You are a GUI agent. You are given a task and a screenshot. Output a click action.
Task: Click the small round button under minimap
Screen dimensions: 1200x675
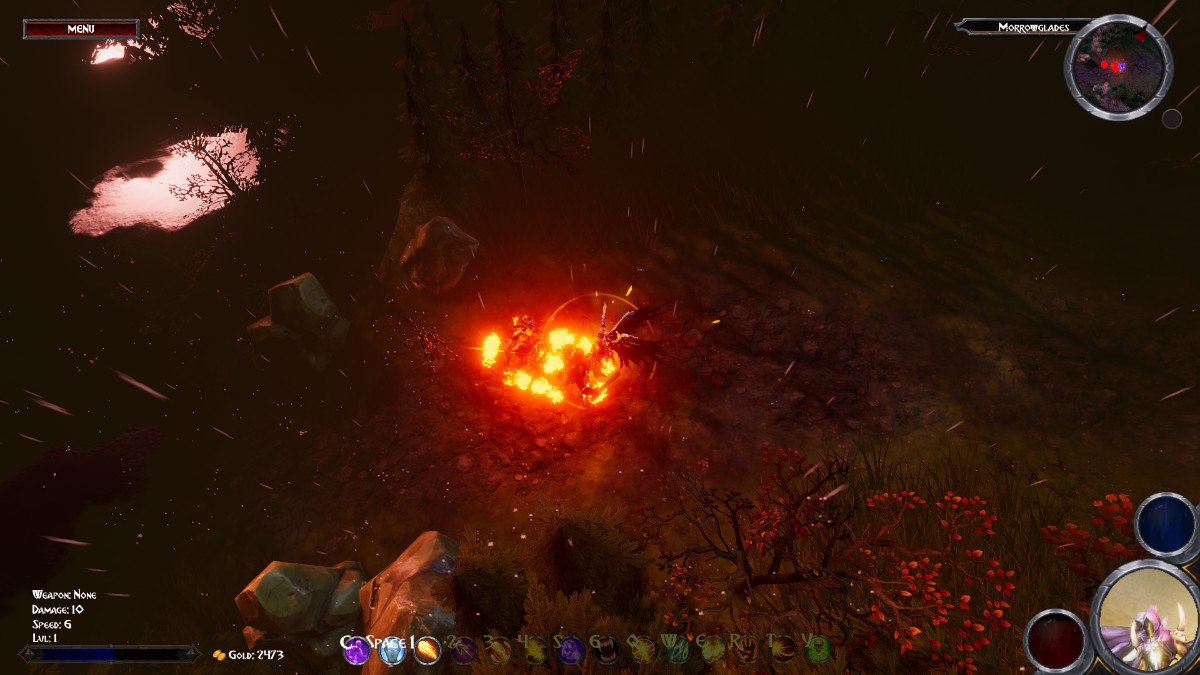[1172, 119]
